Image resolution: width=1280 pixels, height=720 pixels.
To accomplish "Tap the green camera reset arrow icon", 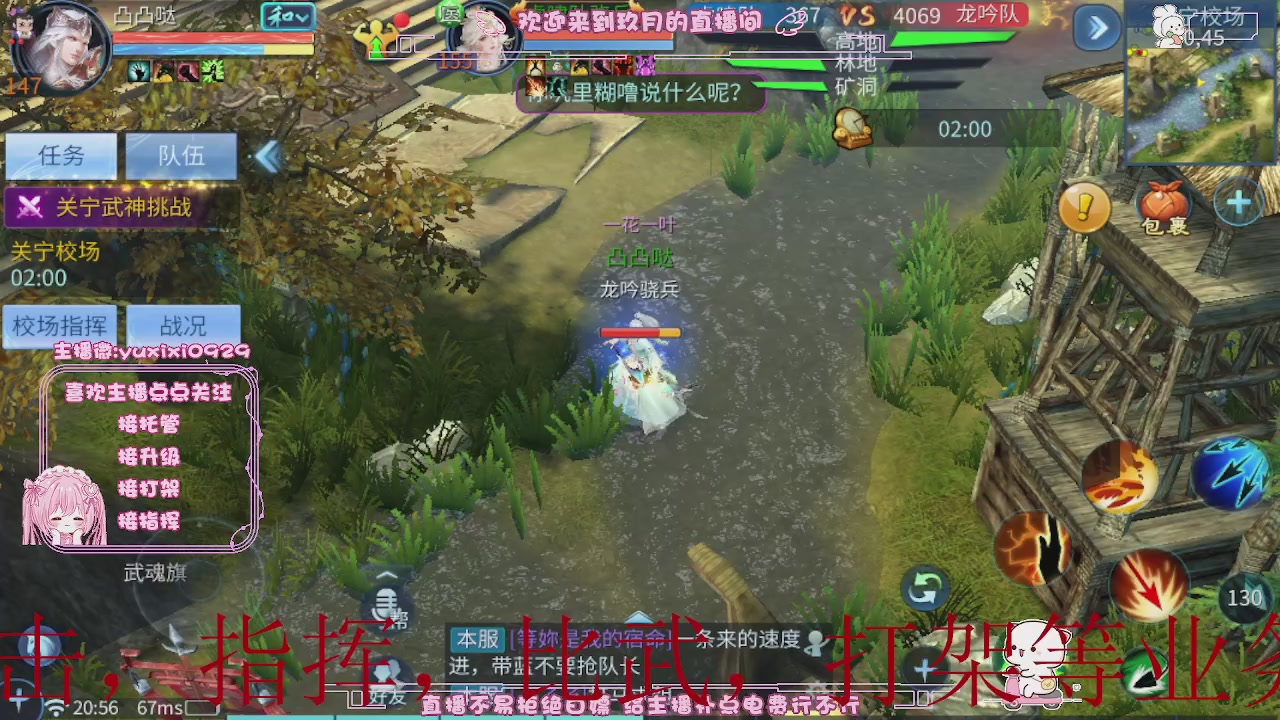I will pos(925,590).
